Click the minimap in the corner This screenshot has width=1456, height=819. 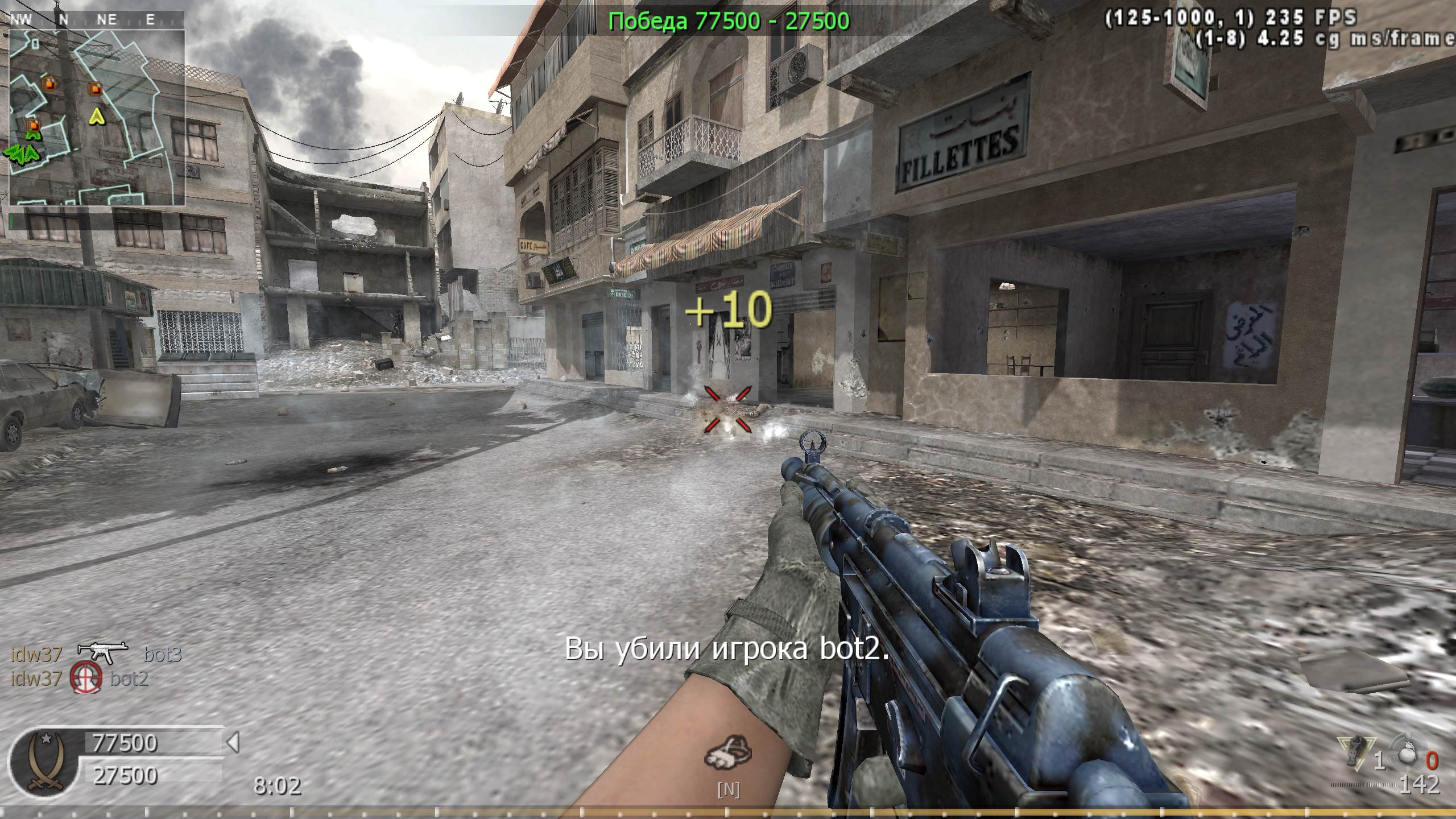[97, 117]
